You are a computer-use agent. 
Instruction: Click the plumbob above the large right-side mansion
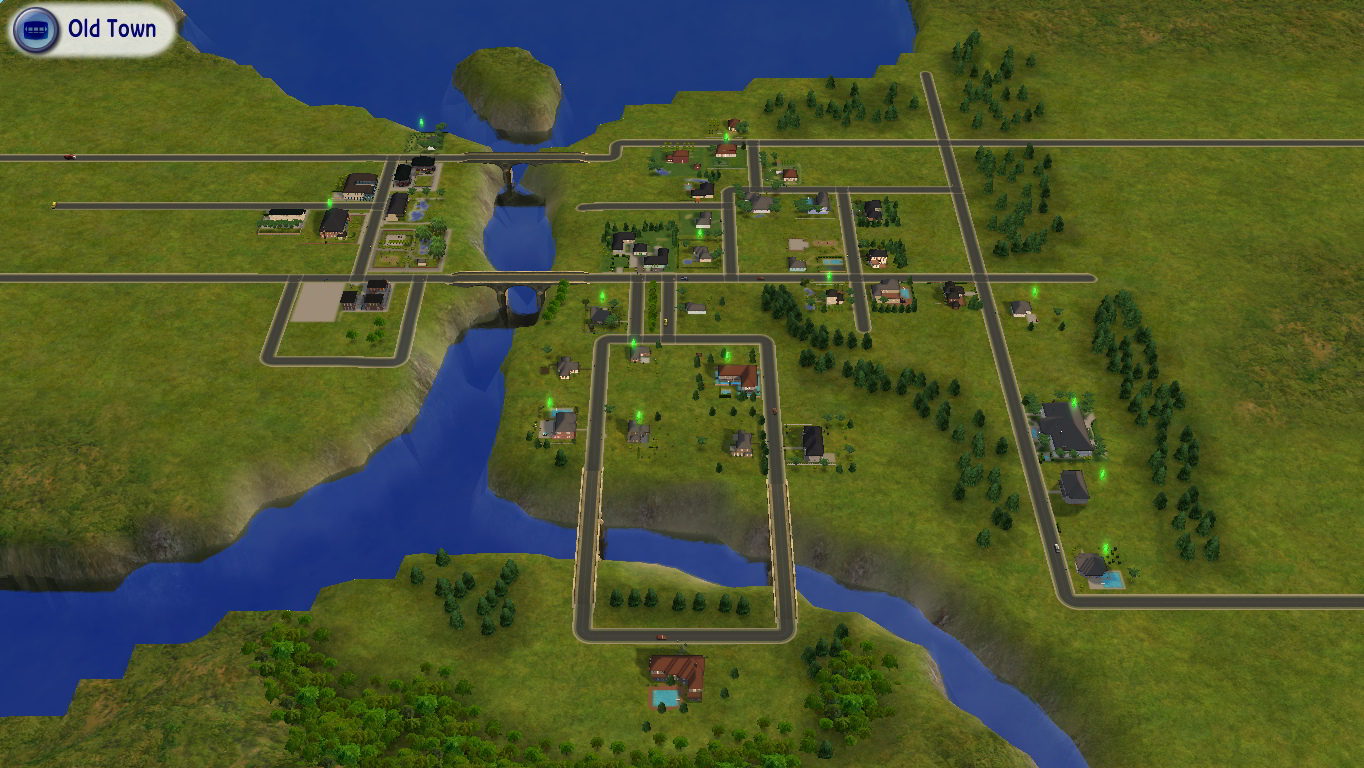[1072, 402]
